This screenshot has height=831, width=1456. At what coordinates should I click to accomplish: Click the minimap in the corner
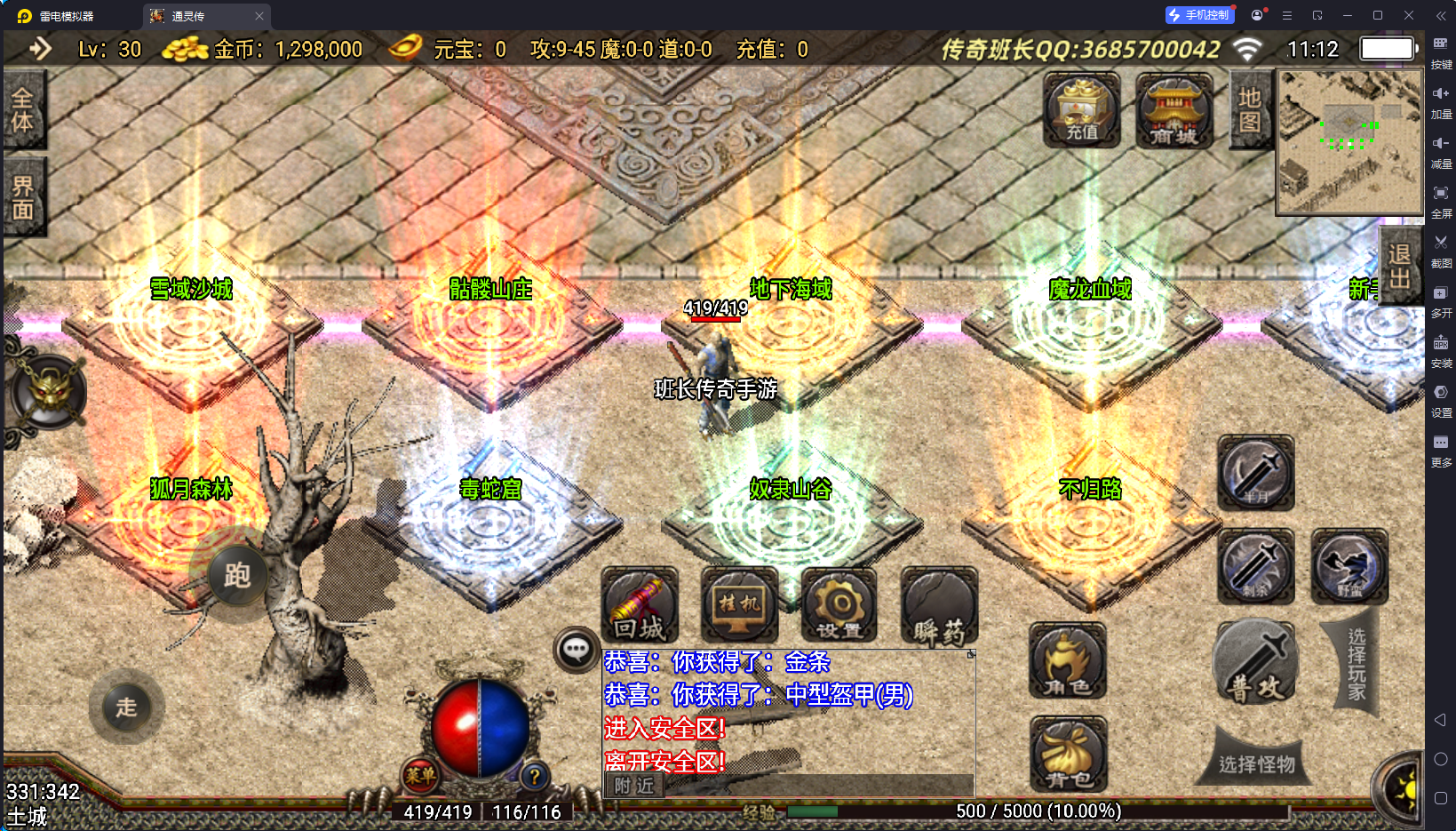tap(1349, 142)
